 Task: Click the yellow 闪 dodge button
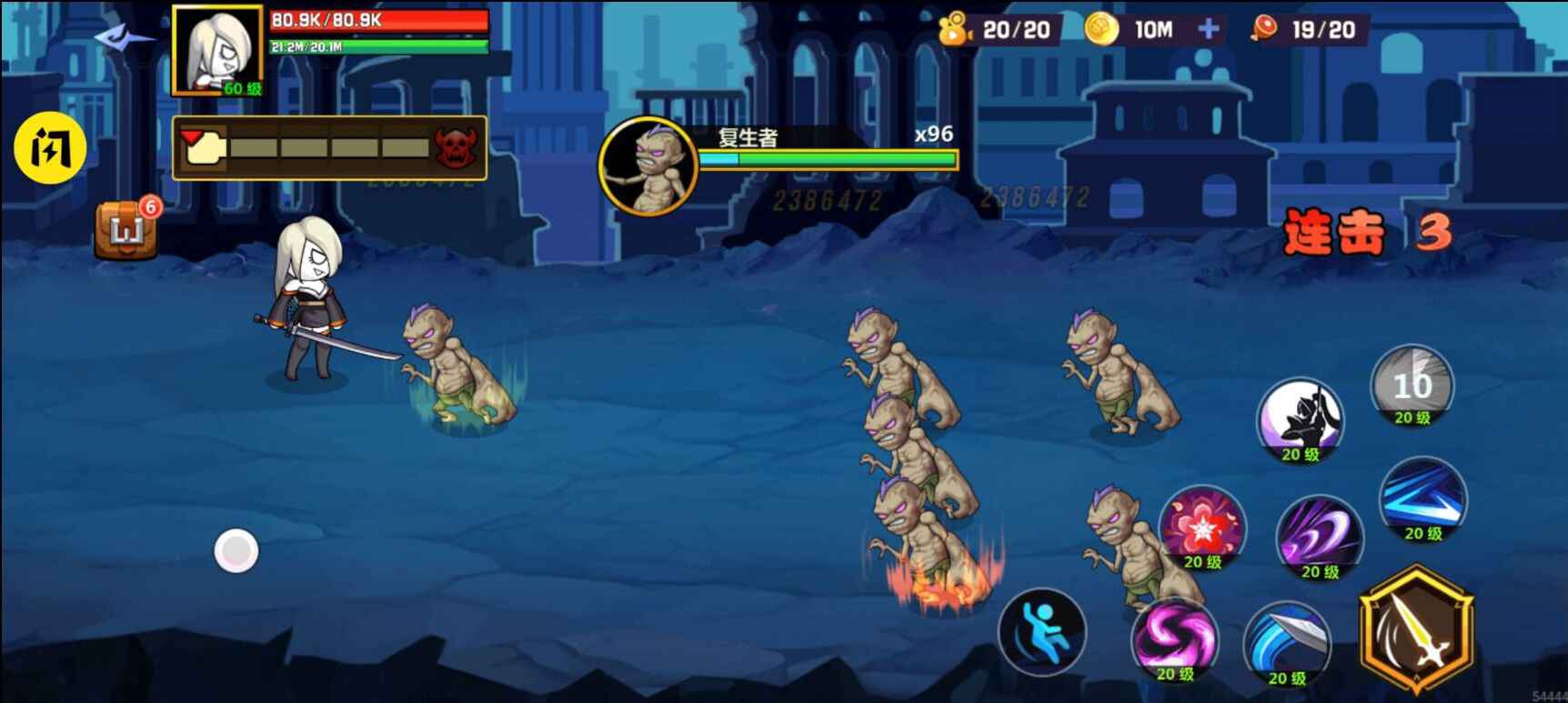point(50,148)
